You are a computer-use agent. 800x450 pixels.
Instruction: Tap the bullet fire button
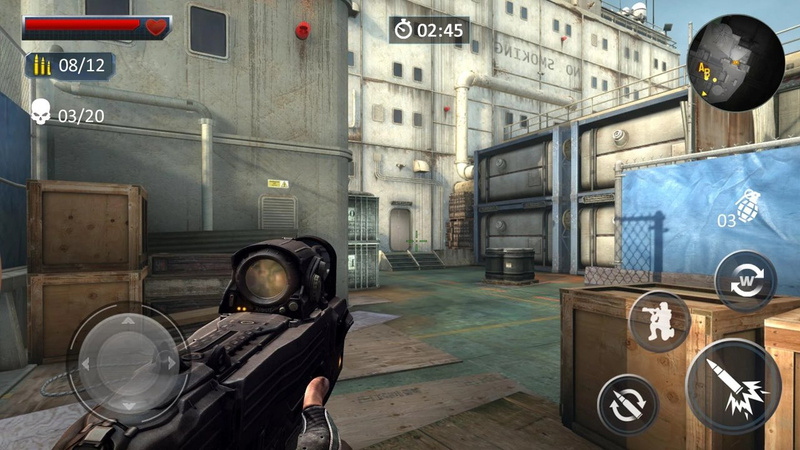(734, 386)
